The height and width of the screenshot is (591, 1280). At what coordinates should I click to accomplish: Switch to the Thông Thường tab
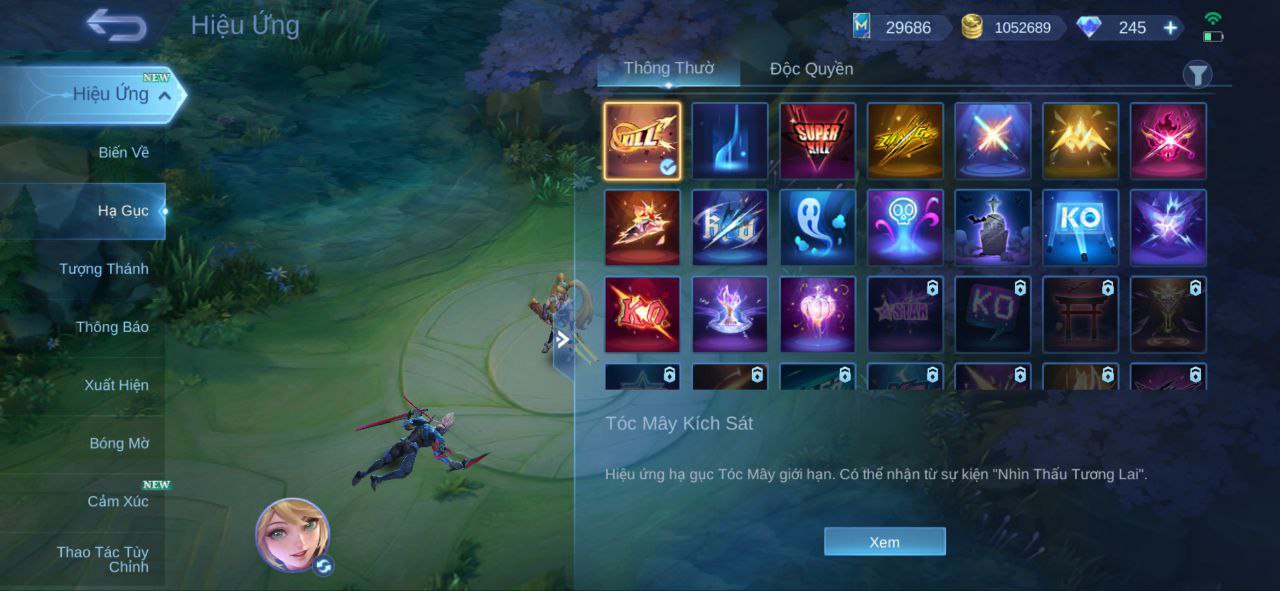click(668, 68)
